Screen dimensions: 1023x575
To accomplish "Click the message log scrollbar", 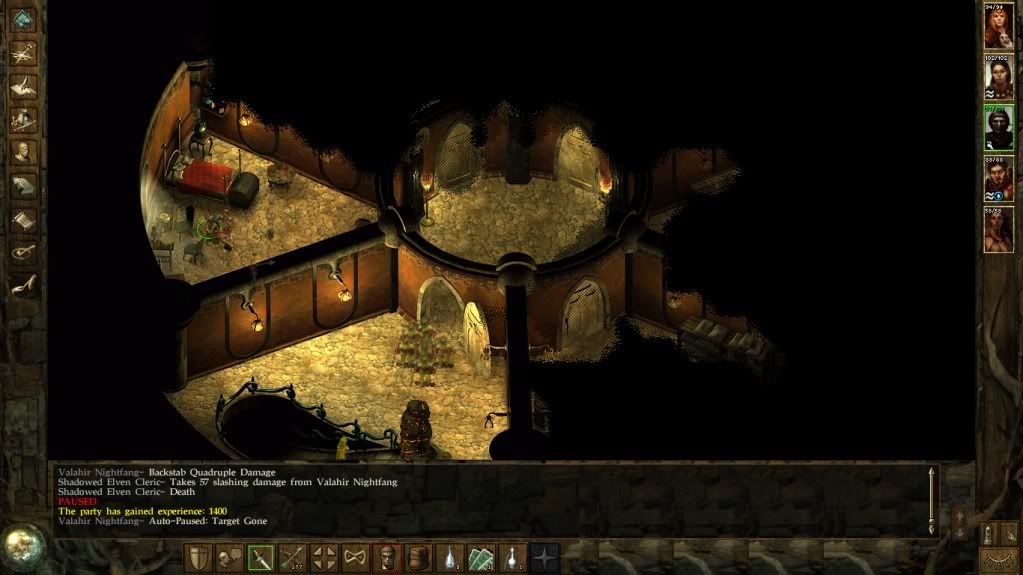I will click(x=932, y=498).
